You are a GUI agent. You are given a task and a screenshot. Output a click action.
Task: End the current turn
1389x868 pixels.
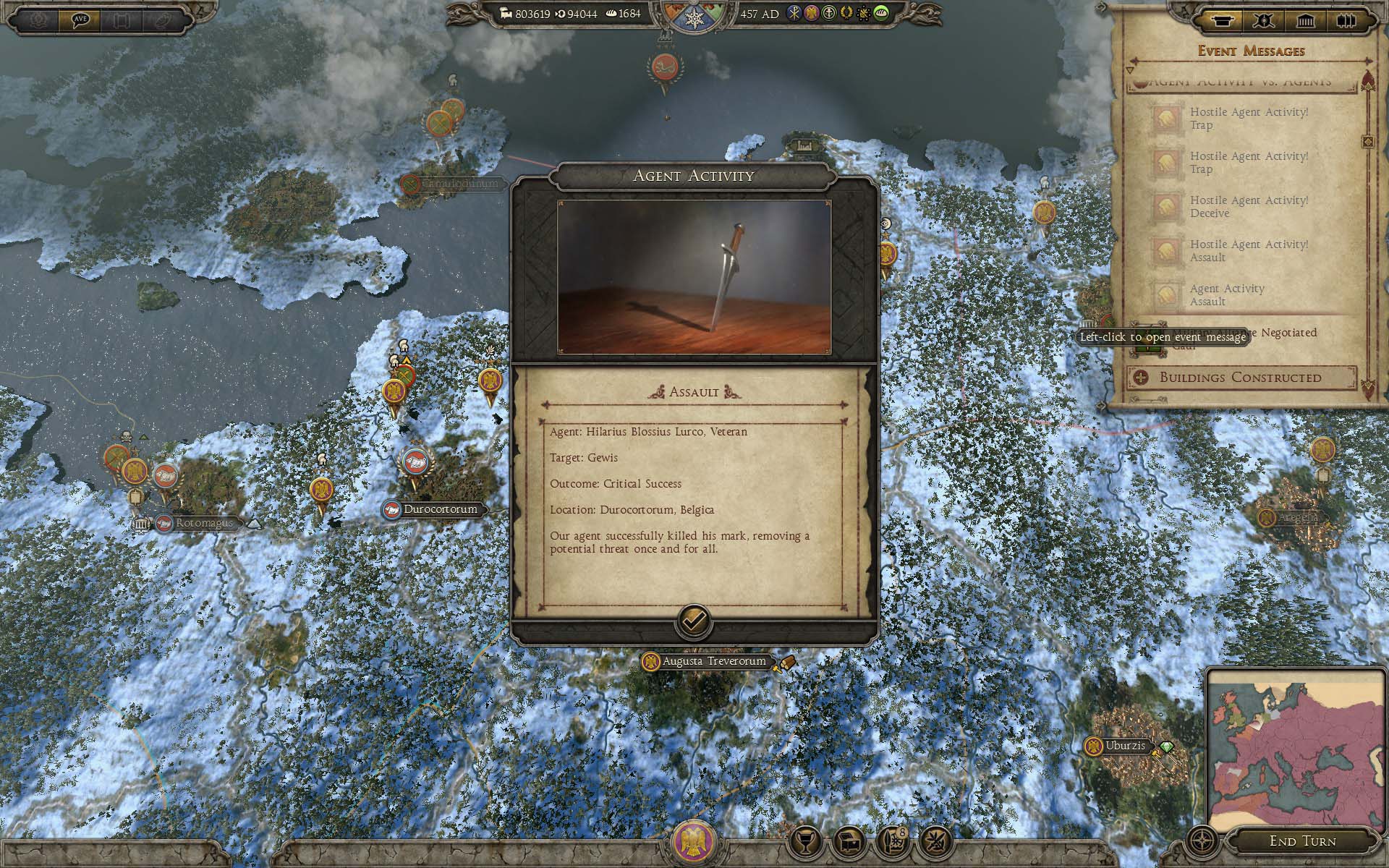pyautogui.click(x=1302, y=841)
